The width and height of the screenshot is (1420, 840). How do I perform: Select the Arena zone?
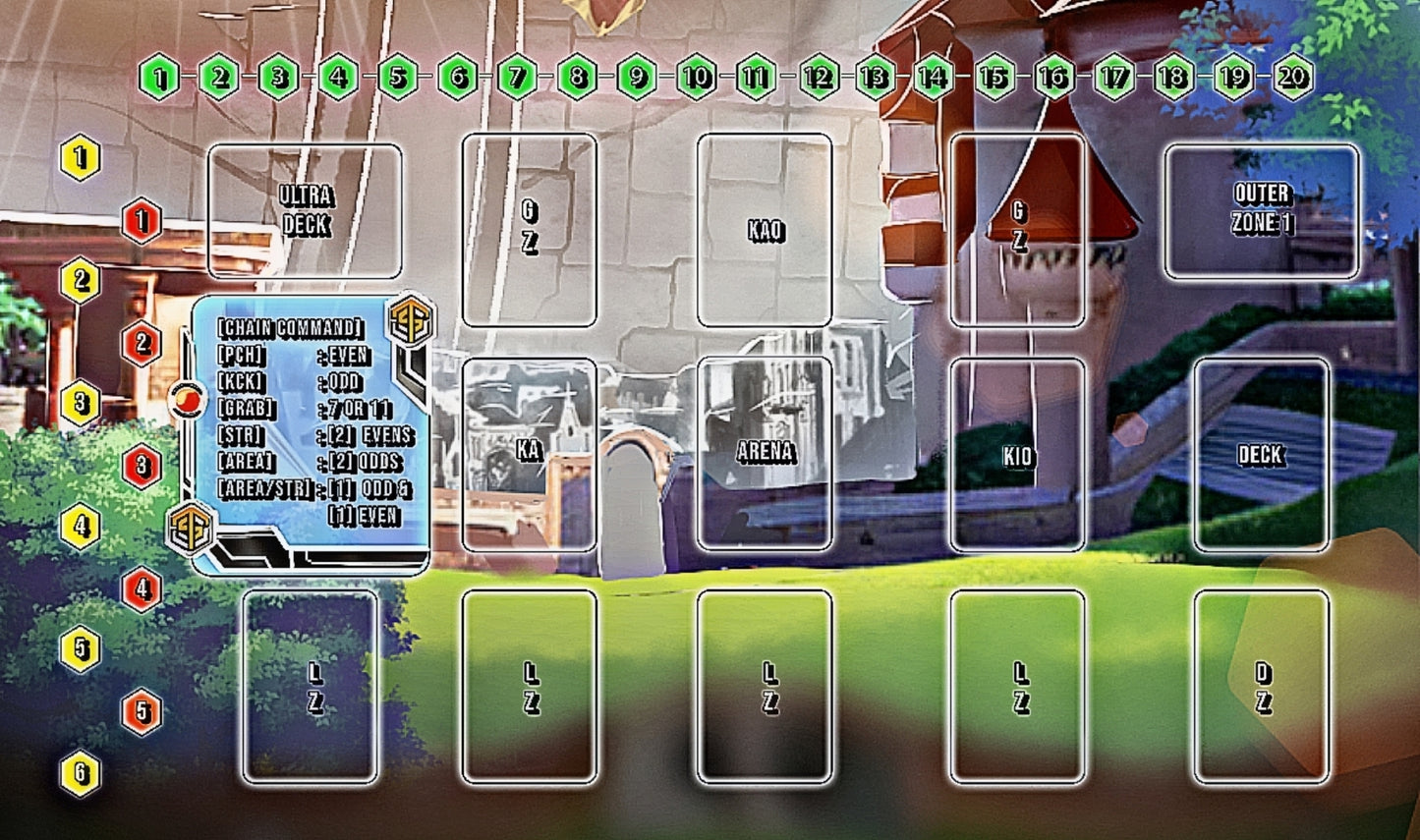tap(765, 454)
